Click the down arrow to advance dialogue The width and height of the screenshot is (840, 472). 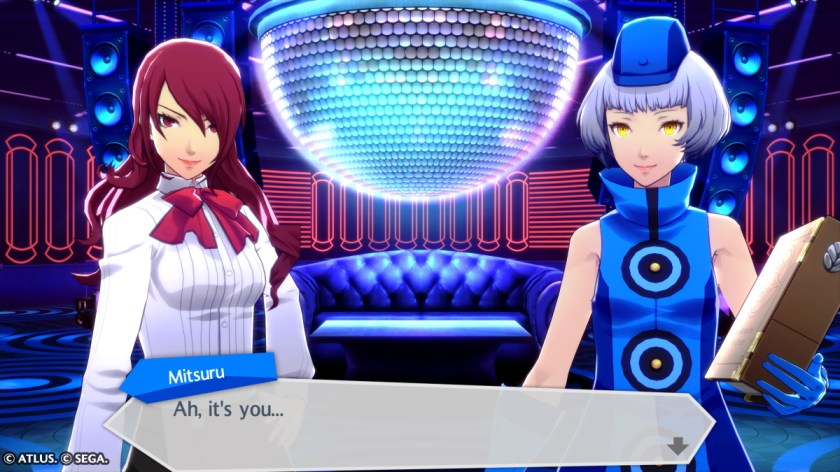[678, 446]
